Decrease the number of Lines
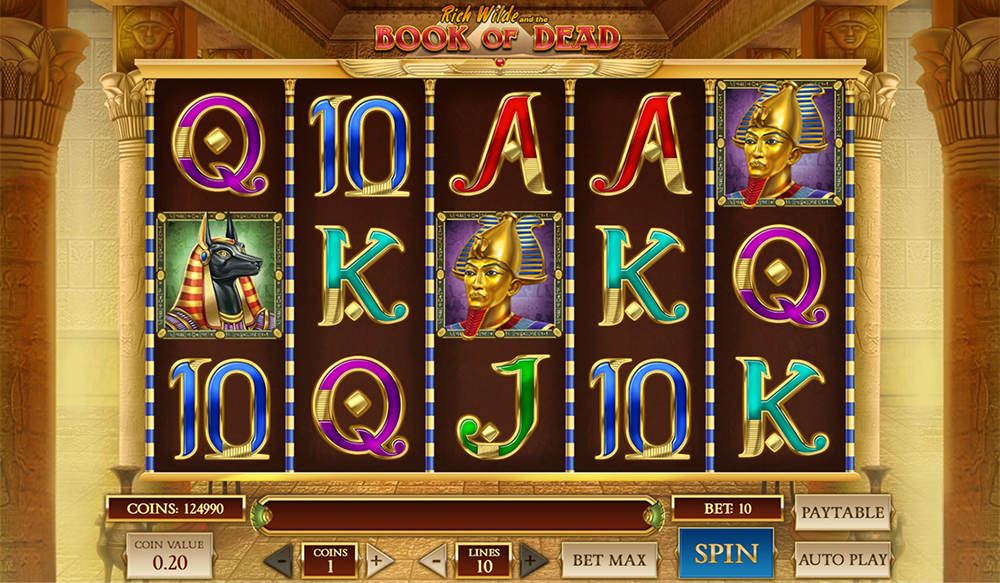The height and width of the screenshot is (583, 1000). tap(434, 560)
